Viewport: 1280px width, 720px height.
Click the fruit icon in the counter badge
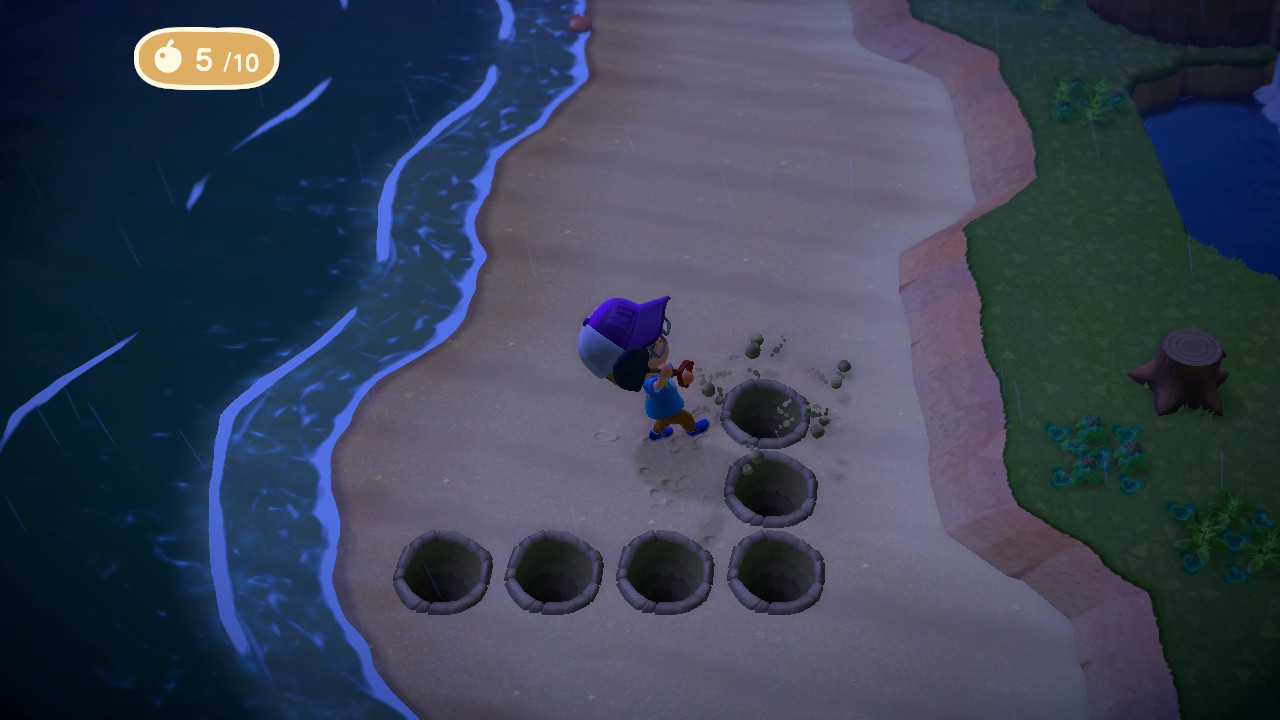click(170, 60)
